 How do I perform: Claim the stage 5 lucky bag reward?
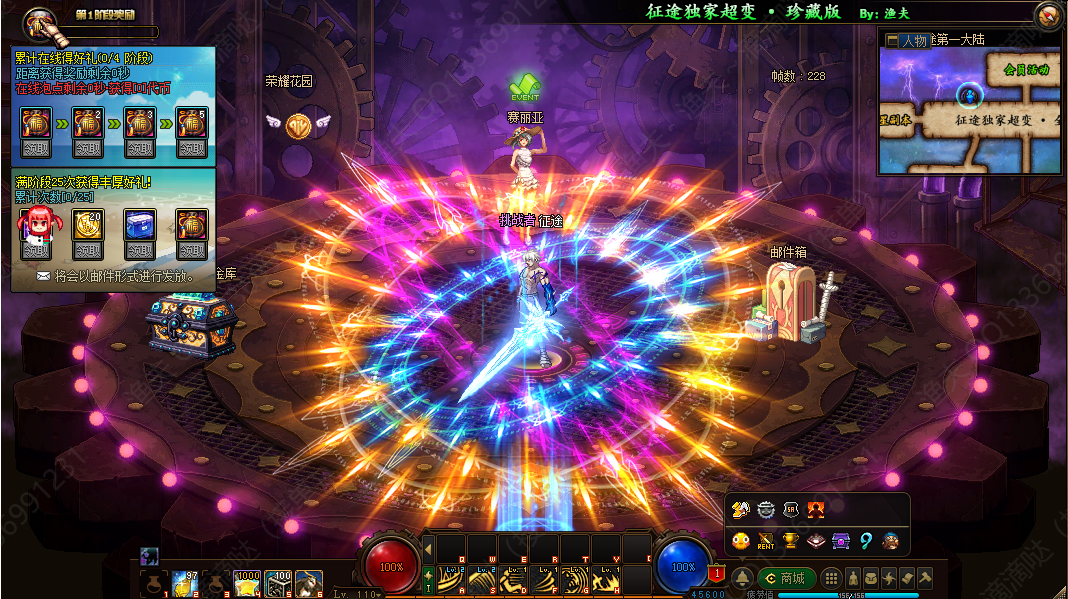[191, 150]
